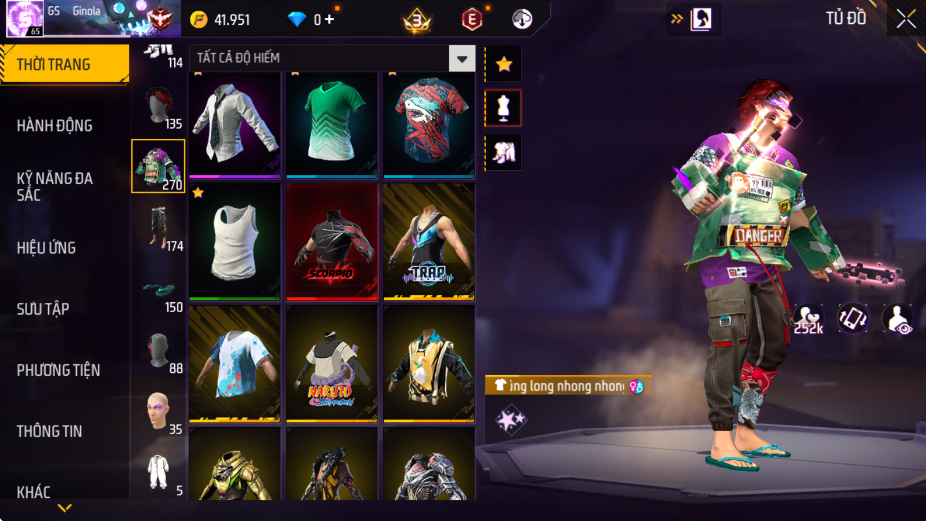
Task: Add diamonds with the plus button
Action: click(x=329, y=19)
